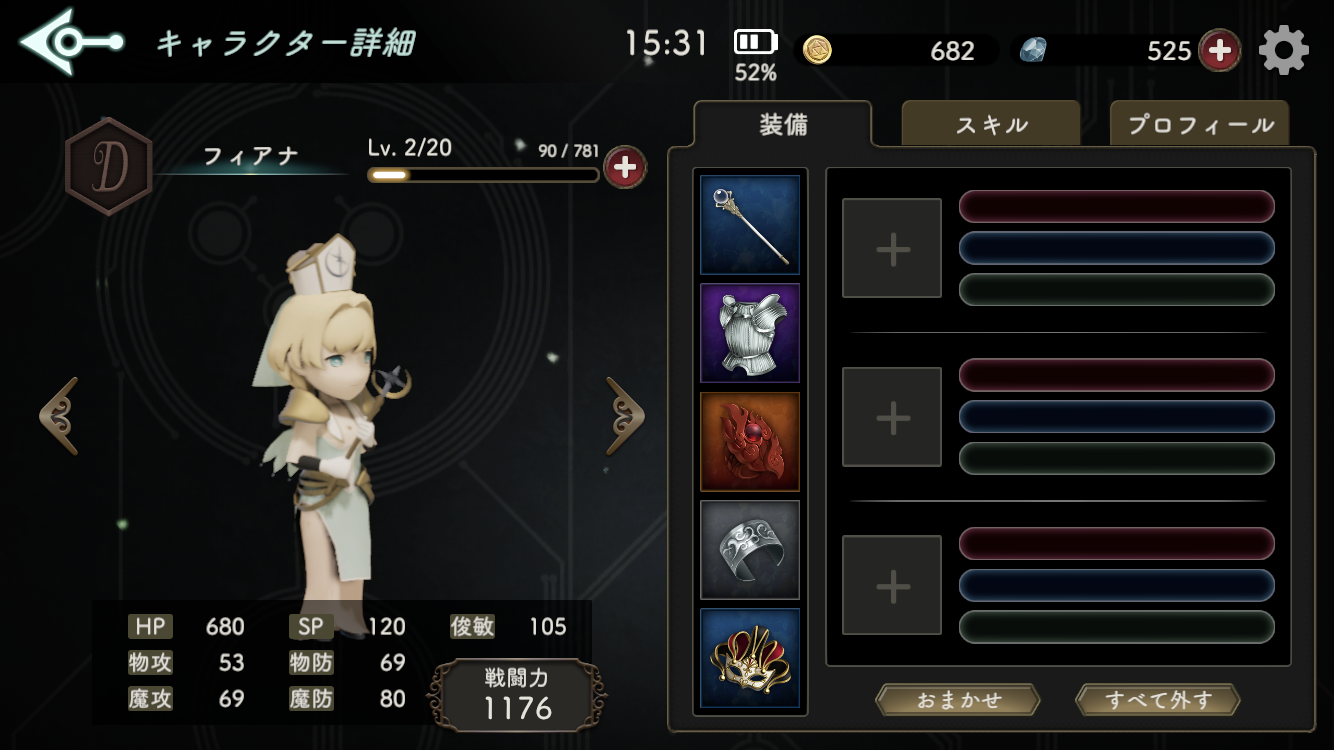This screenshot has width=1334, height=750.
Task: Select the red gem accessory slot
Action: pyautogui.click(x=750, y=441)
